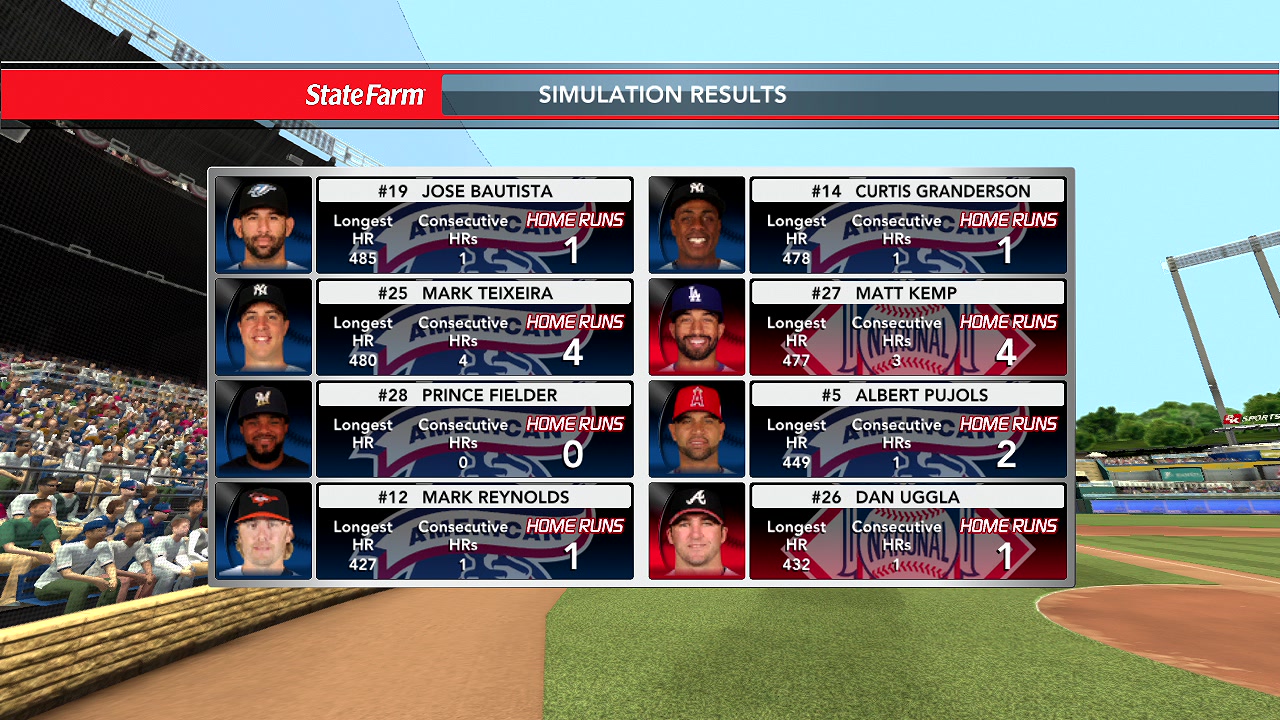Select the Dan Uggla results panel
This screenshot has width=1280, height=720.
907,532
